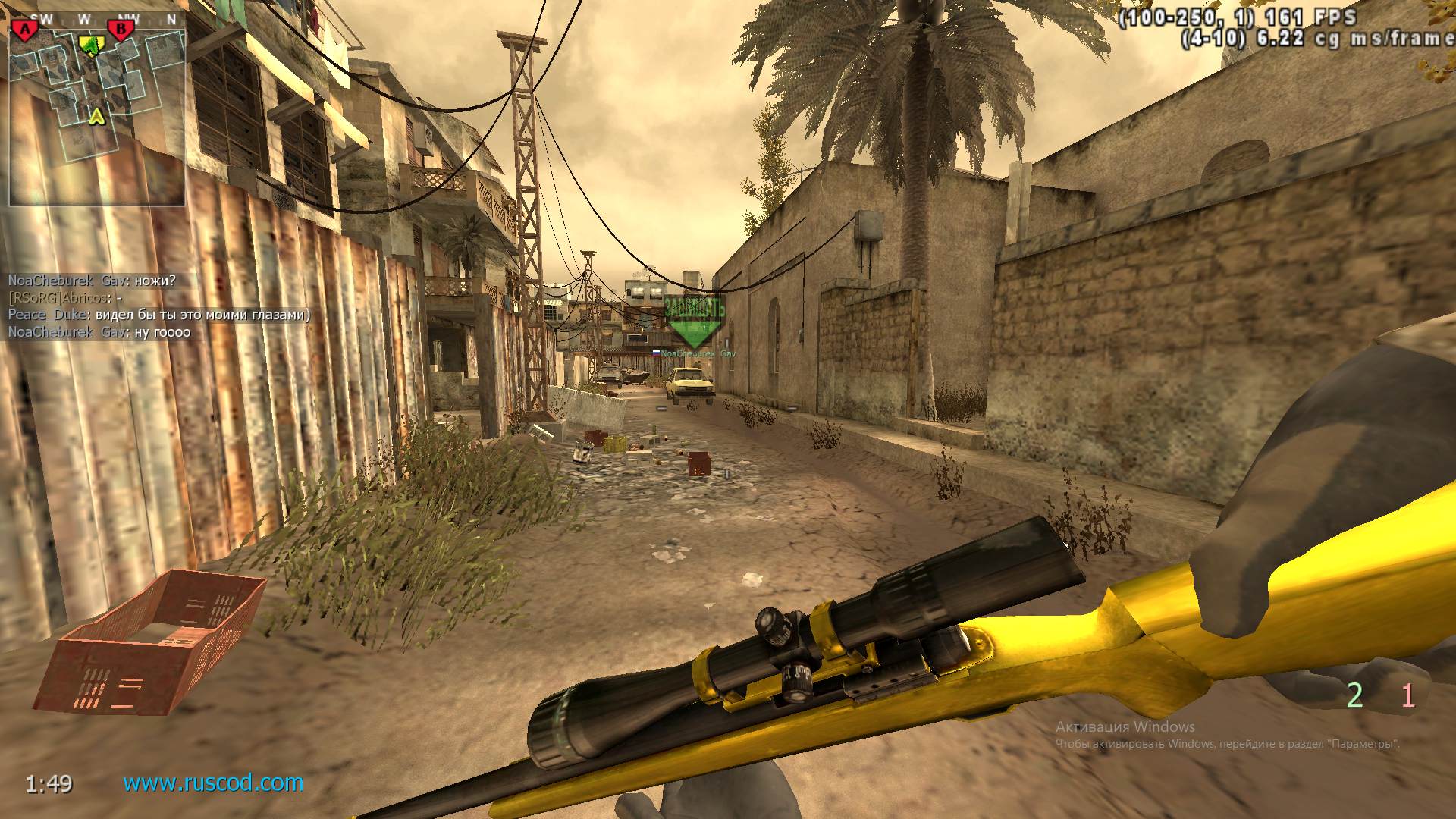Click the Russian flag beside NoaCheburek_Gav nametag
The height and width of the screenshot is (819, 1456).
click(657, 353)
